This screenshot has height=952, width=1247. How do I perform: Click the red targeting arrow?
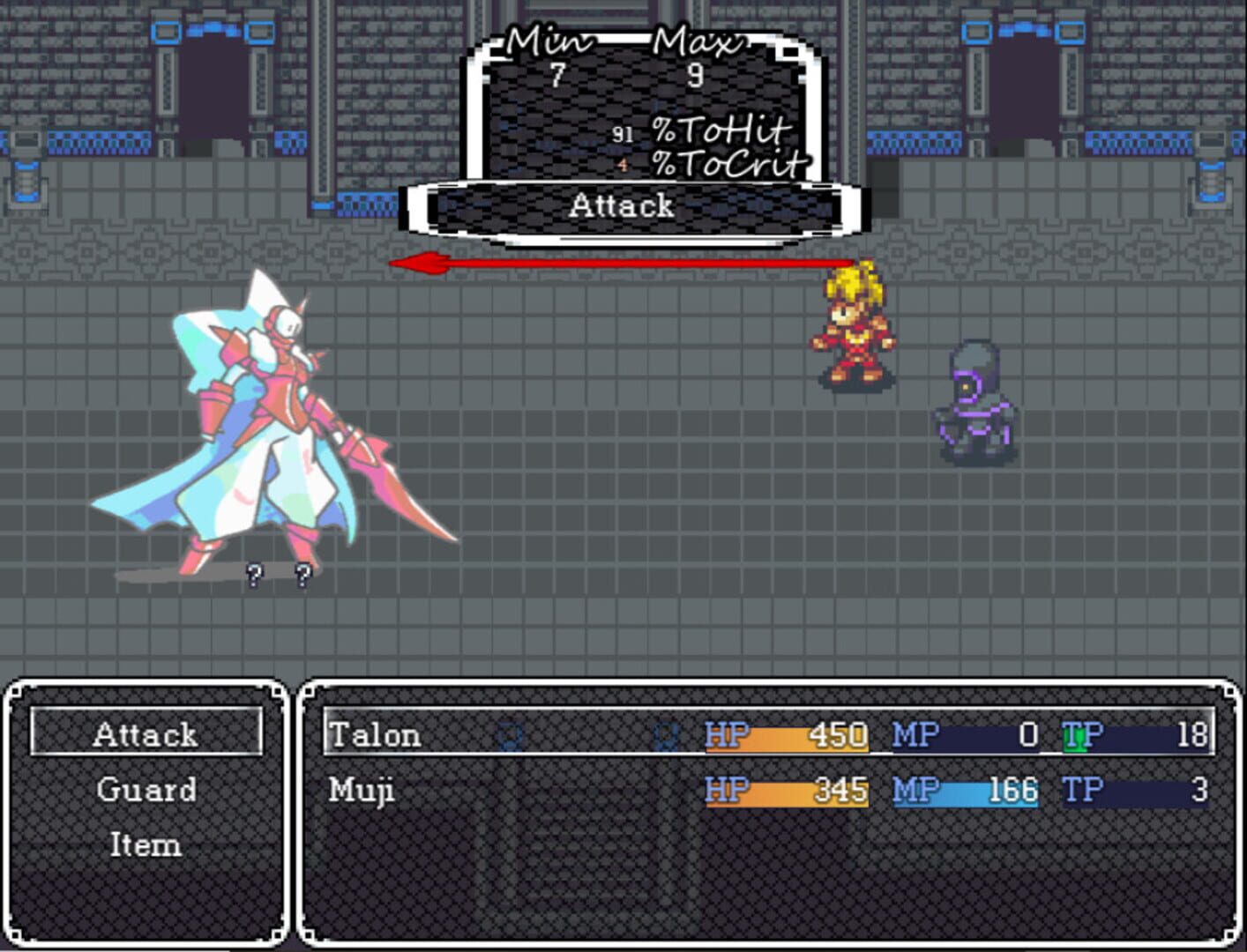pyautogui.click(x=617, y=263)
